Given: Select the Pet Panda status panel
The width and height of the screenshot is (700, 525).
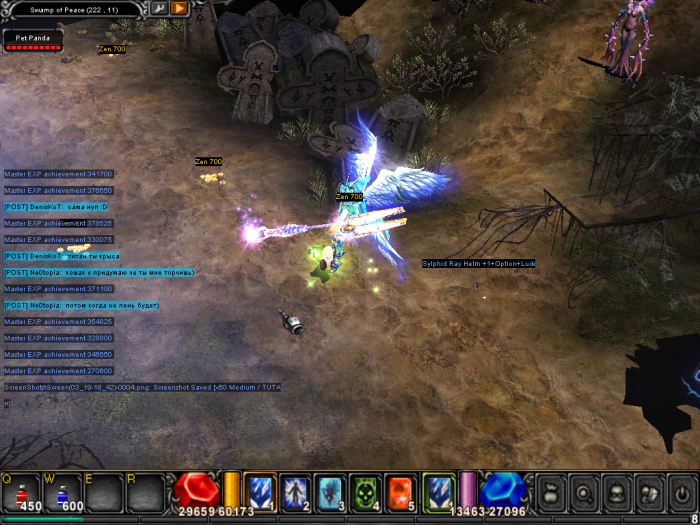Looking at the screenshot, I should [33, 40].
